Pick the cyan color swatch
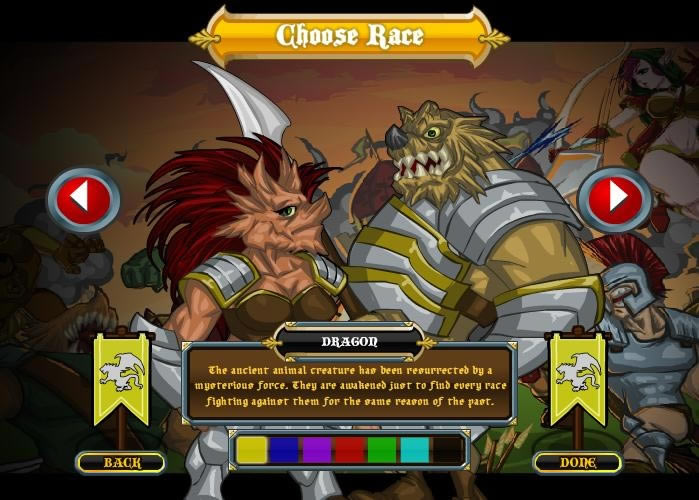 (415, 450)
